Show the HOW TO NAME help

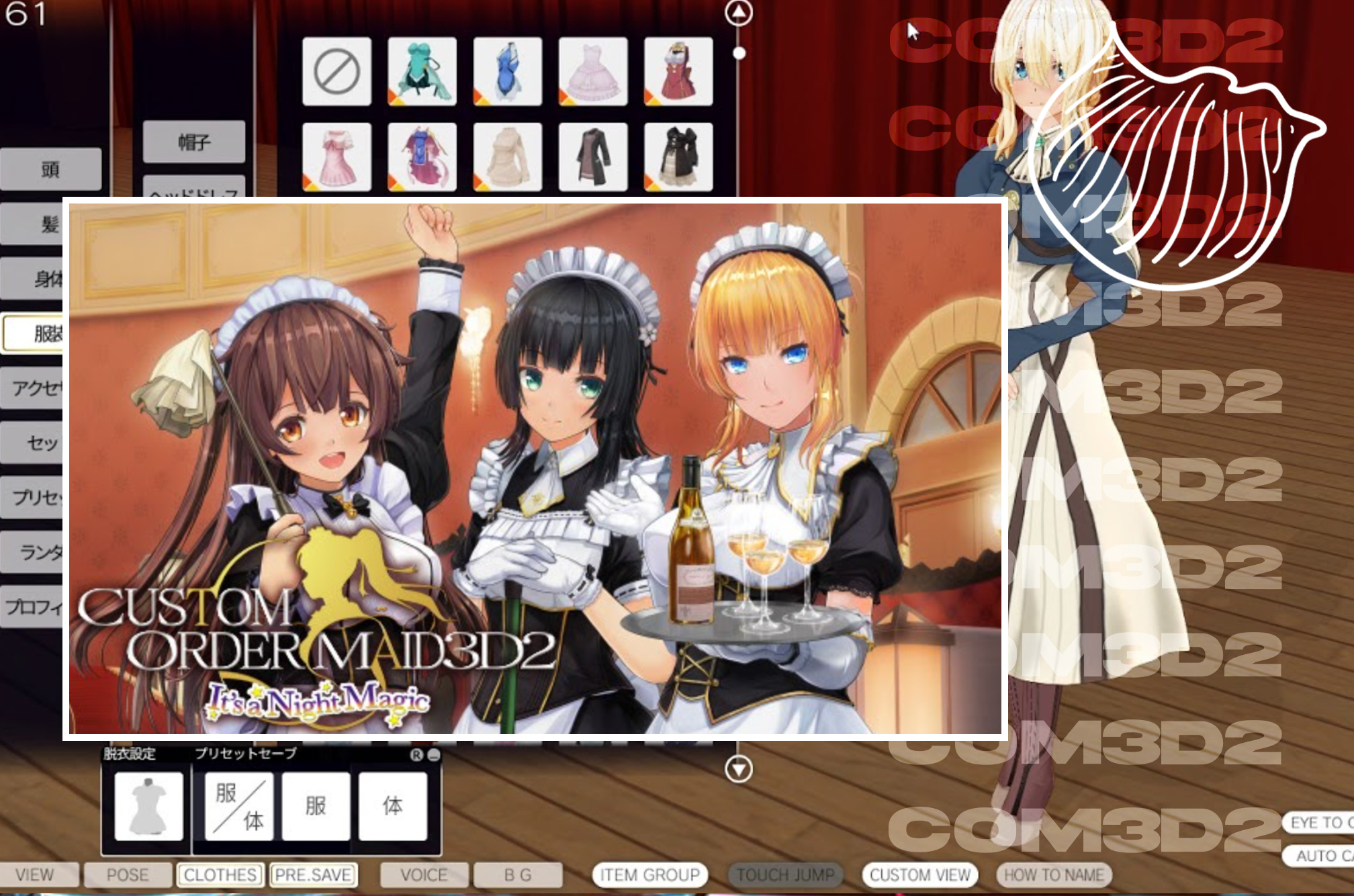pos(1054,875)
